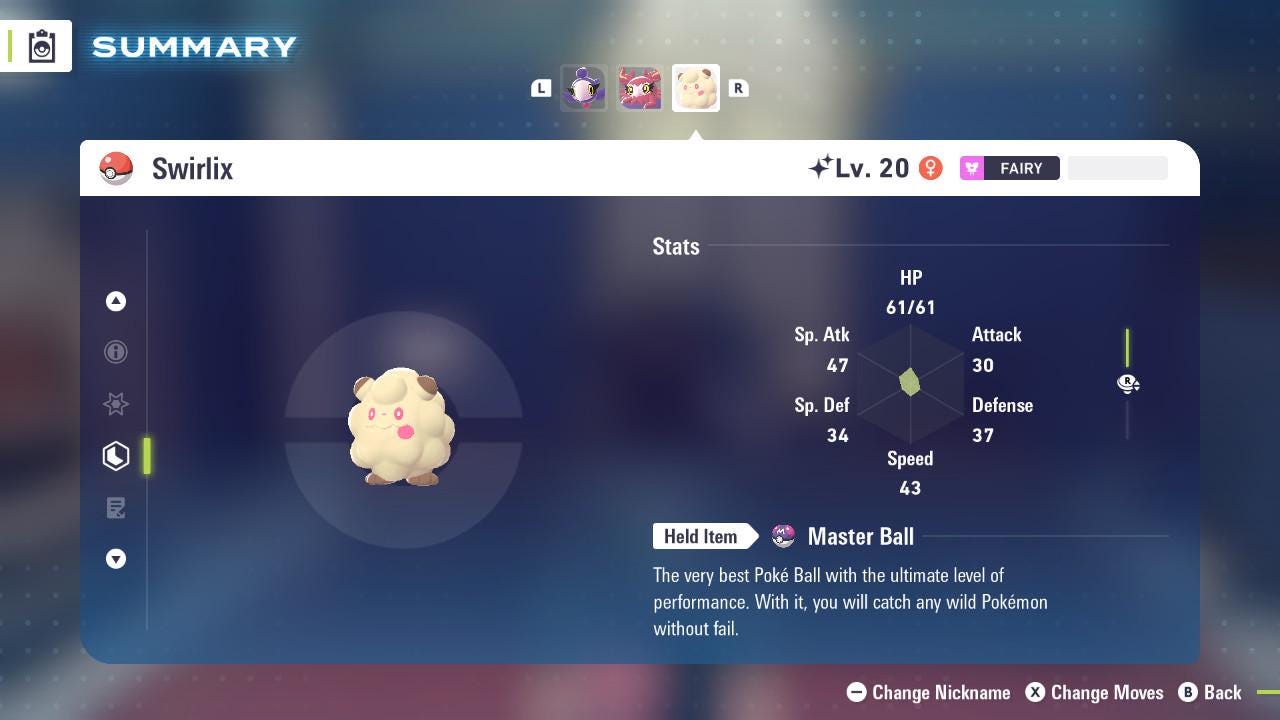Click the Poké Ball icon beside Swirlix
Image resolution: width=1280 pixels, height=720 pixels.
click(x=115, y=168)
